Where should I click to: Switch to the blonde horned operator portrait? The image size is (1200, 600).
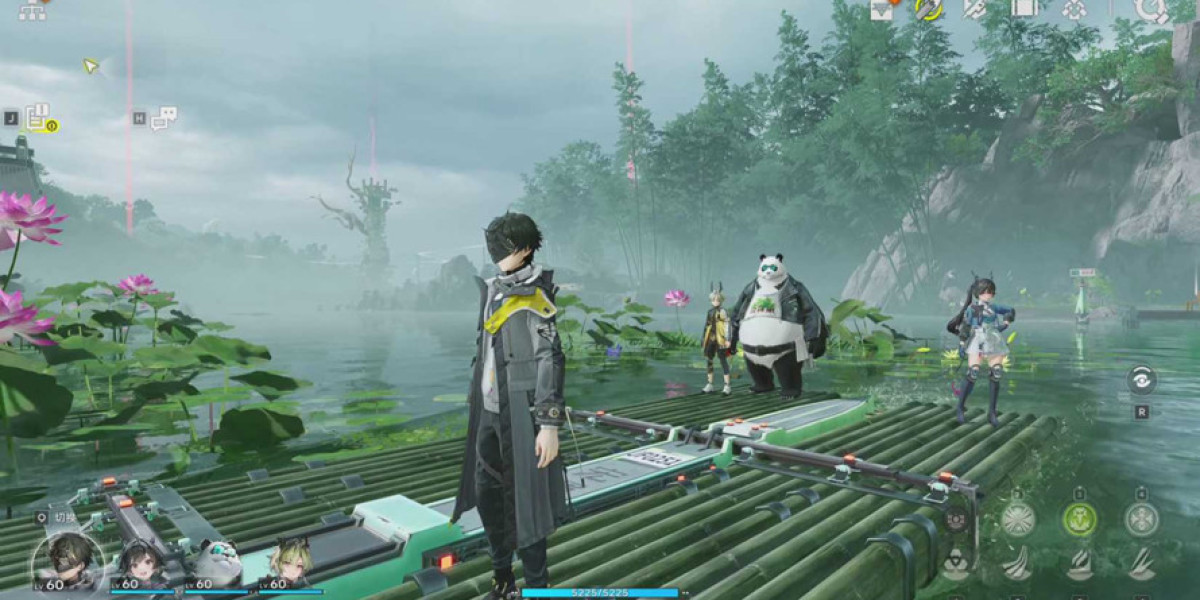click(x=287, y=566)
